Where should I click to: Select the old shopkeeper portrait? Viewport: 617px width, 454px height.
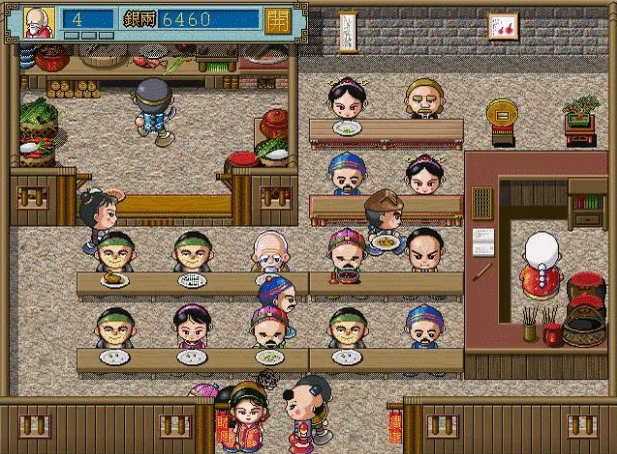(39, 21)
